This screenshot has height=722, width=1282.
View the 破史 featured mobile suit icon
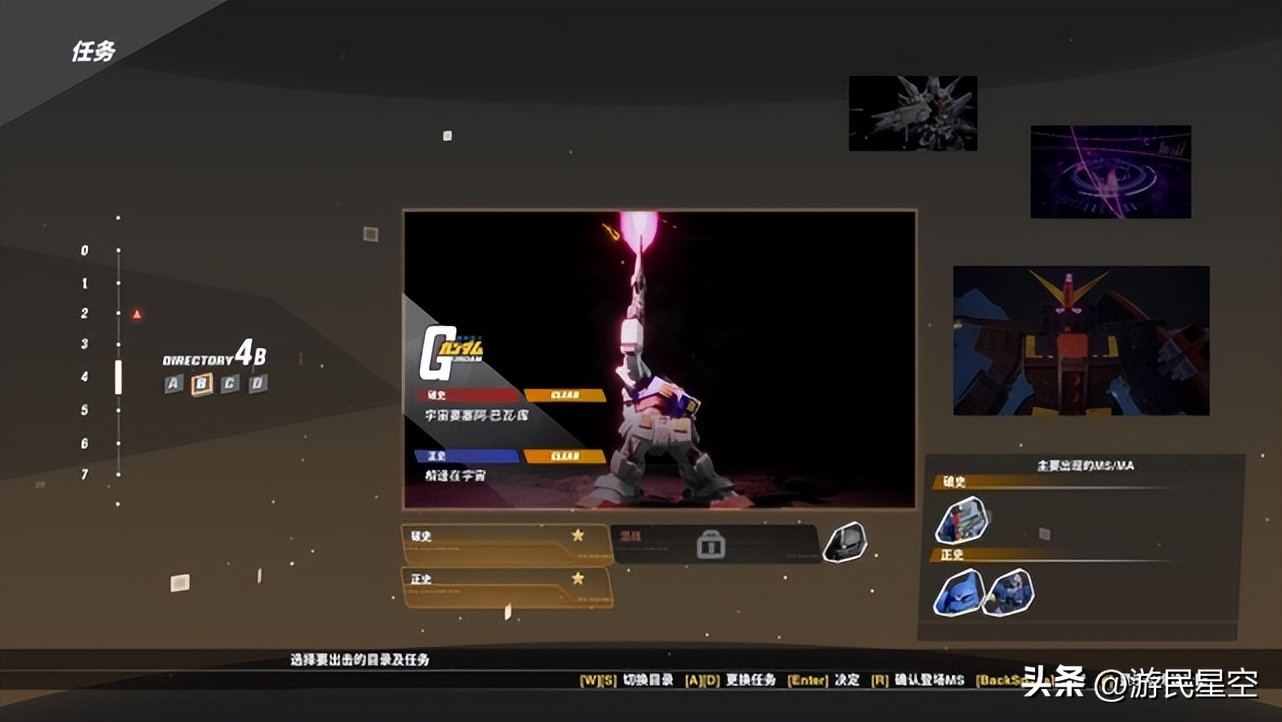[x=961, y=520]
